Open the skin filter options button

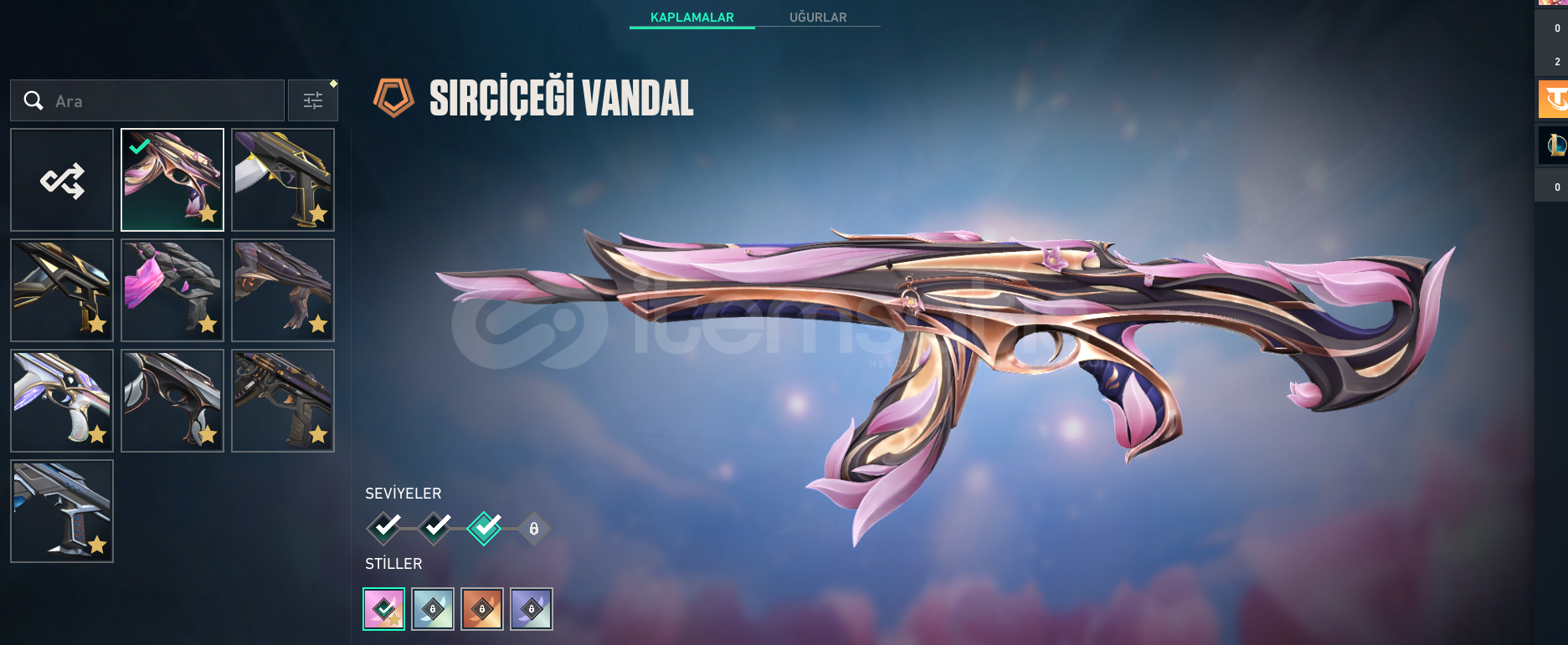click(x=313, y=101)
